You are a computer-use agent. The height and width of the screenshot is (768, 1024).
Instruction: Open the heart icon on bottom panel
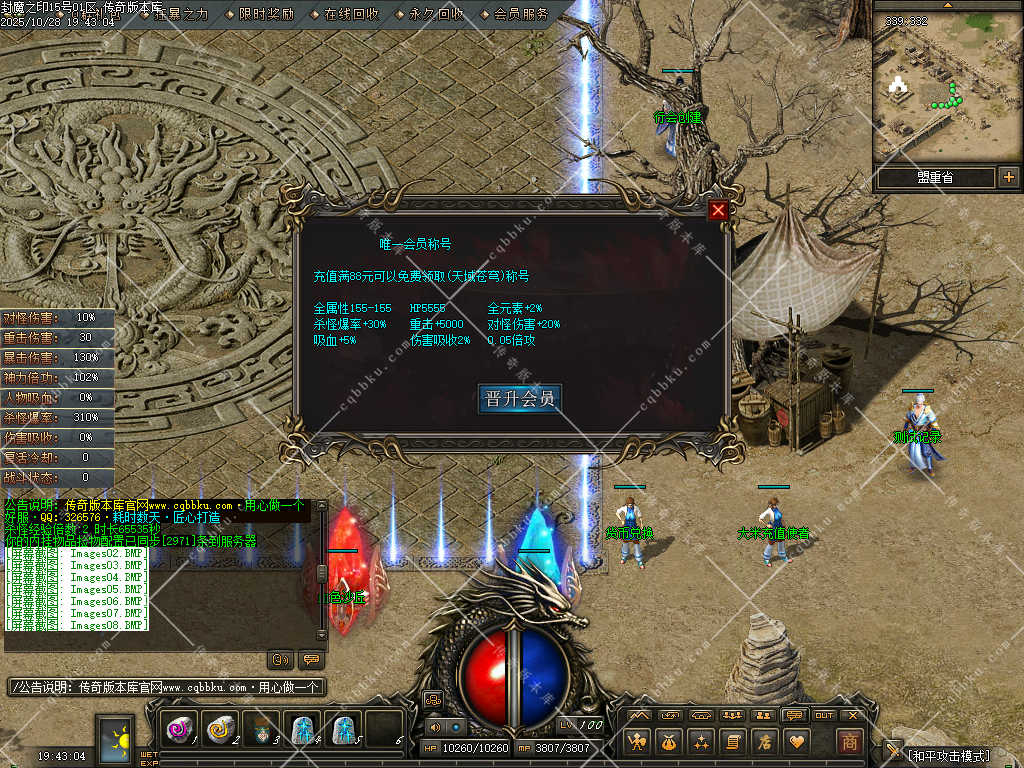coord(796,742)
